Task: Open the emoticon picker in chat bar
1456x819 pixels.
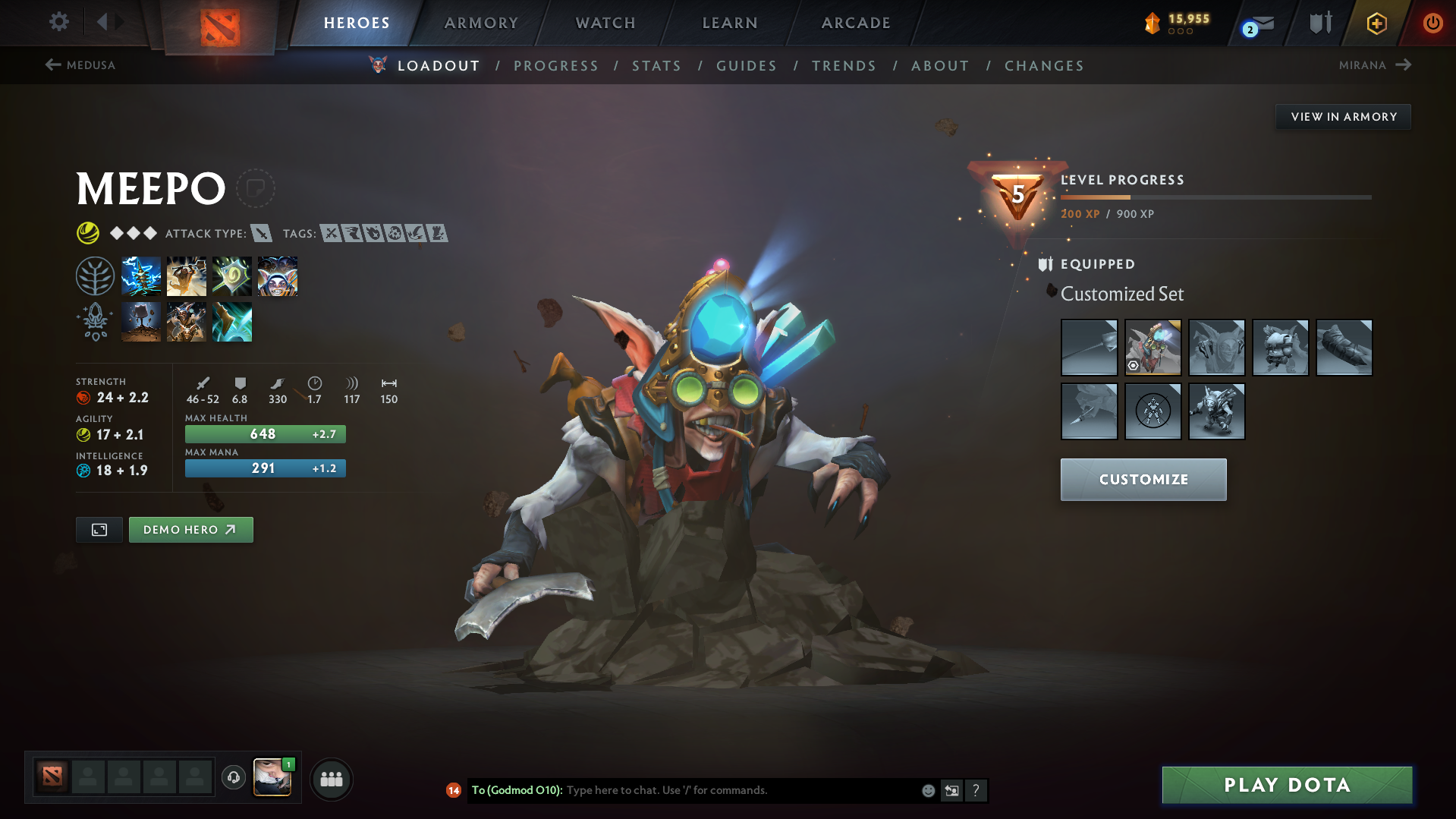Action: coord(928,790)
